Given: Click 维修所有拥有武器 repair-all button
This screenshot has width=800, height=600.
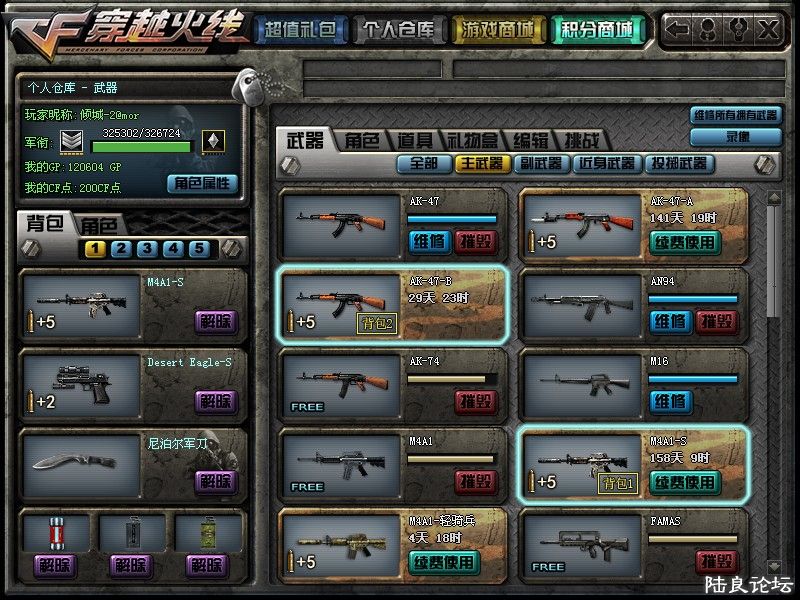Looking at the screenshot, I should (736, 115).
